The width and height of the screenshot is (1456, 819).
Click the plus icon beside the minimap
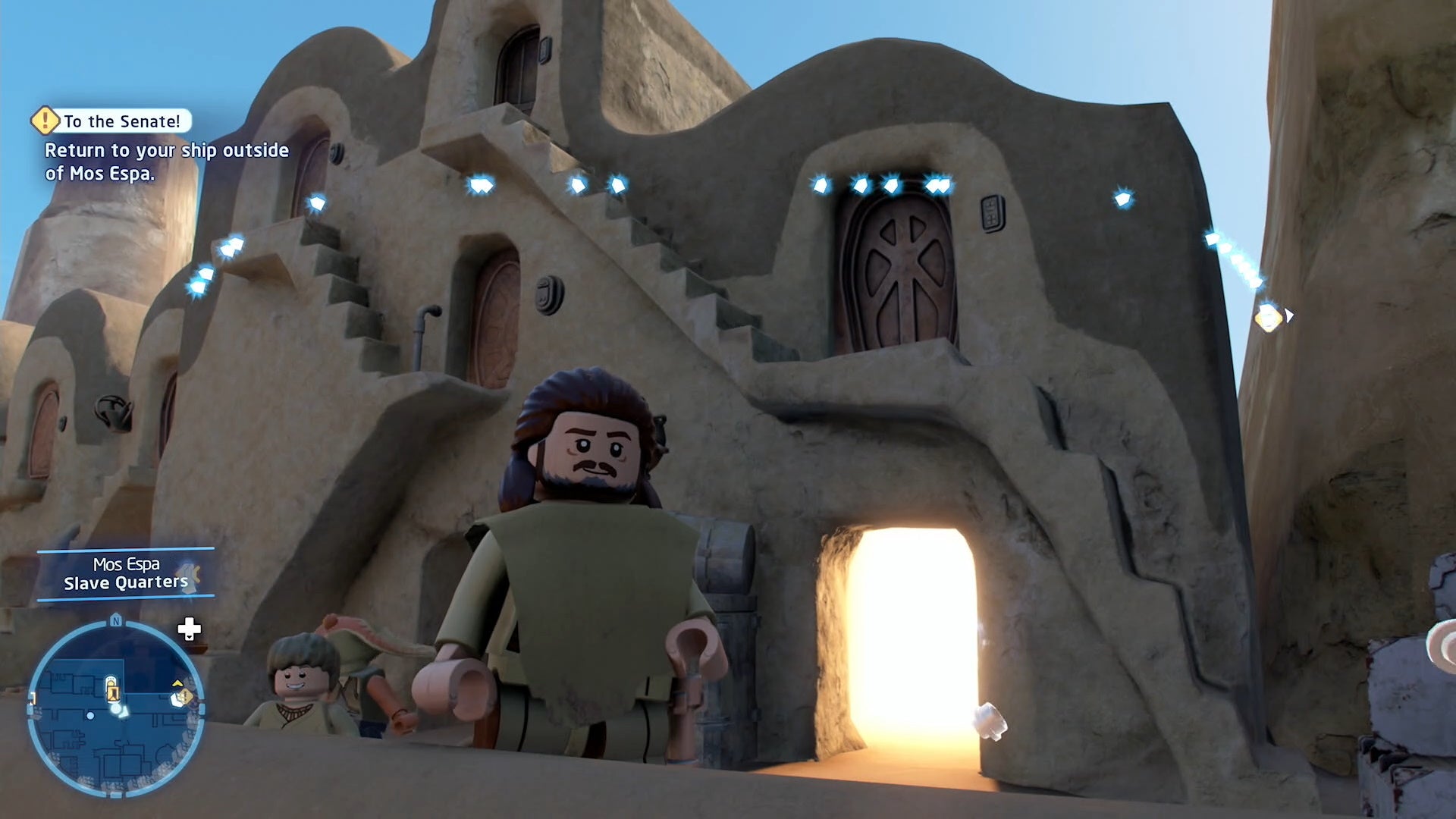tap(188, 629)
